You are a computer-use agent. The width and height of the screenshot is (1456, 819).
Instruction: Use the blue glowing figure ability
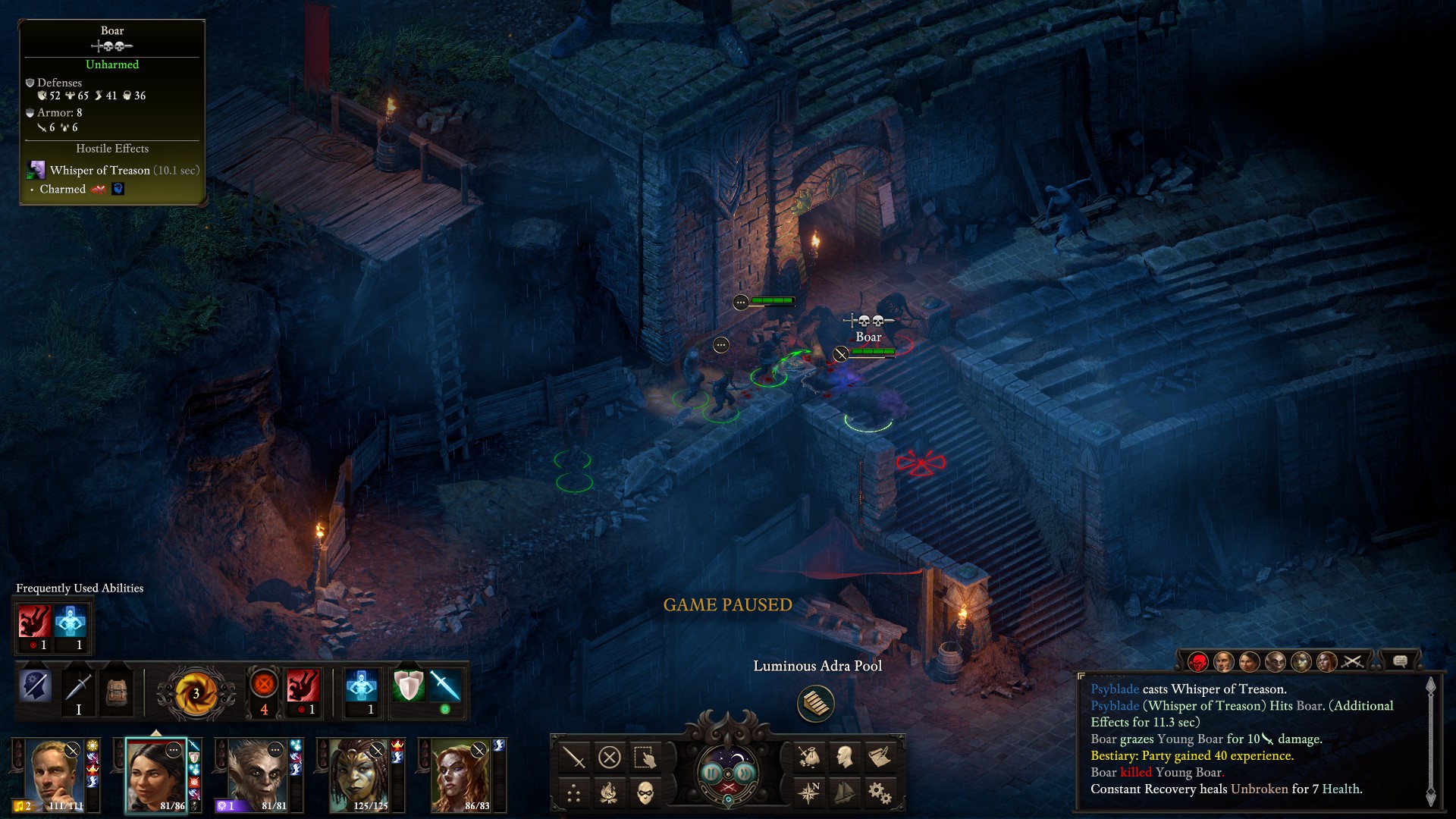(362, 687)
